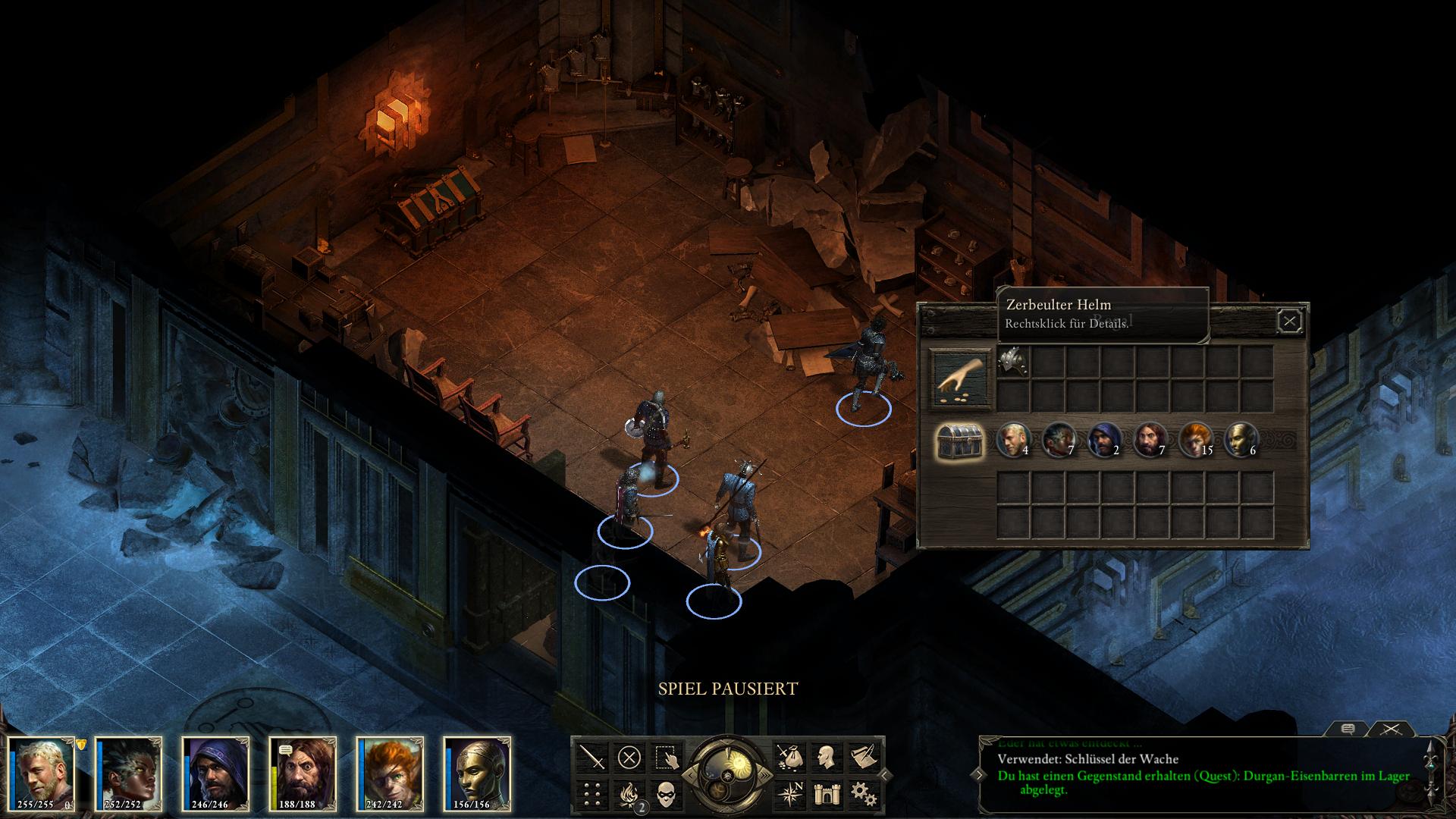Select the stash chest as loot destination
The height and width of the screenshot is (819, 1456).
(x=961, y=441)
